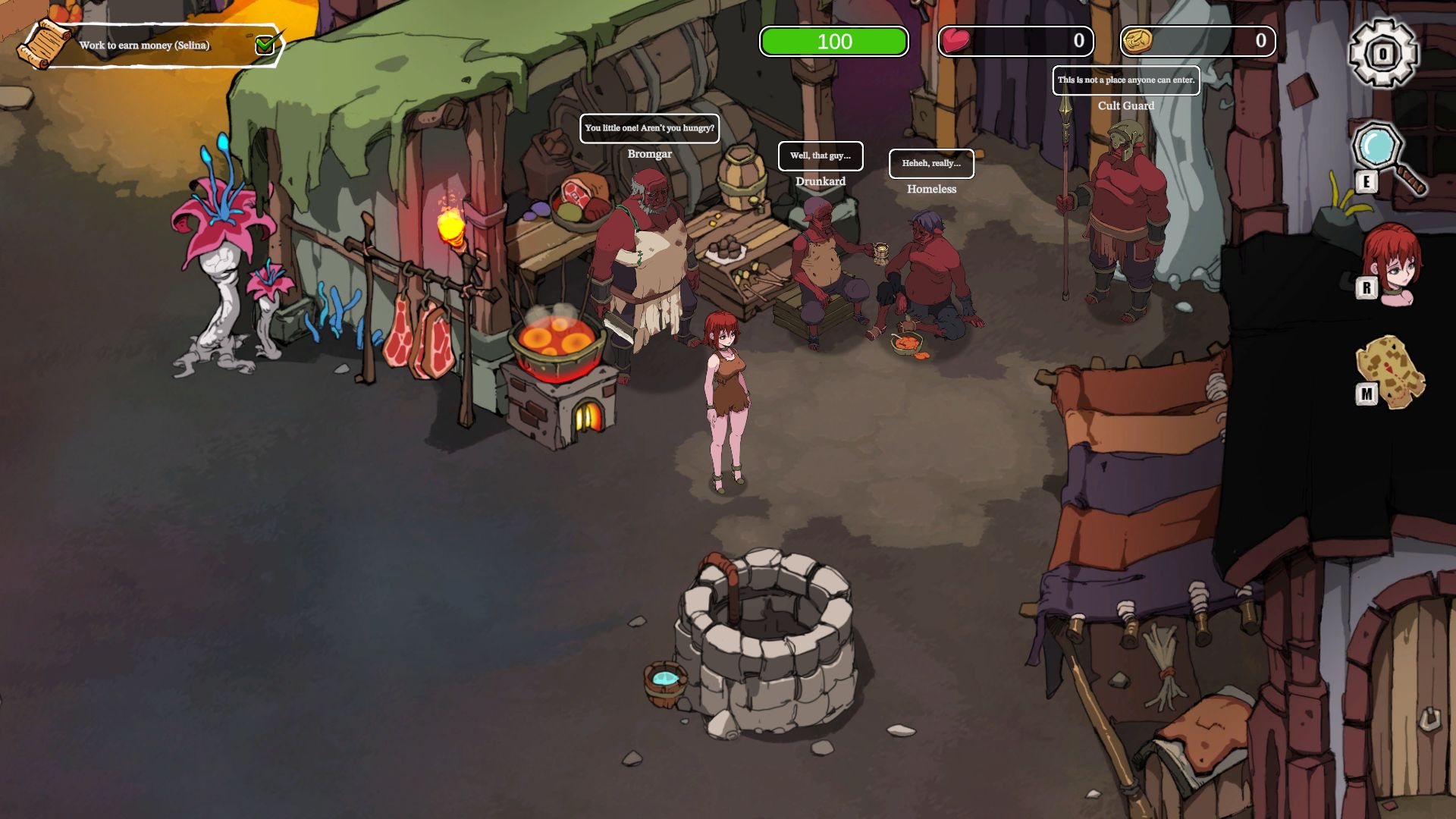Click Bromgar's 'Aren't you hungry?' speech bubble

(x=649, y=128)
